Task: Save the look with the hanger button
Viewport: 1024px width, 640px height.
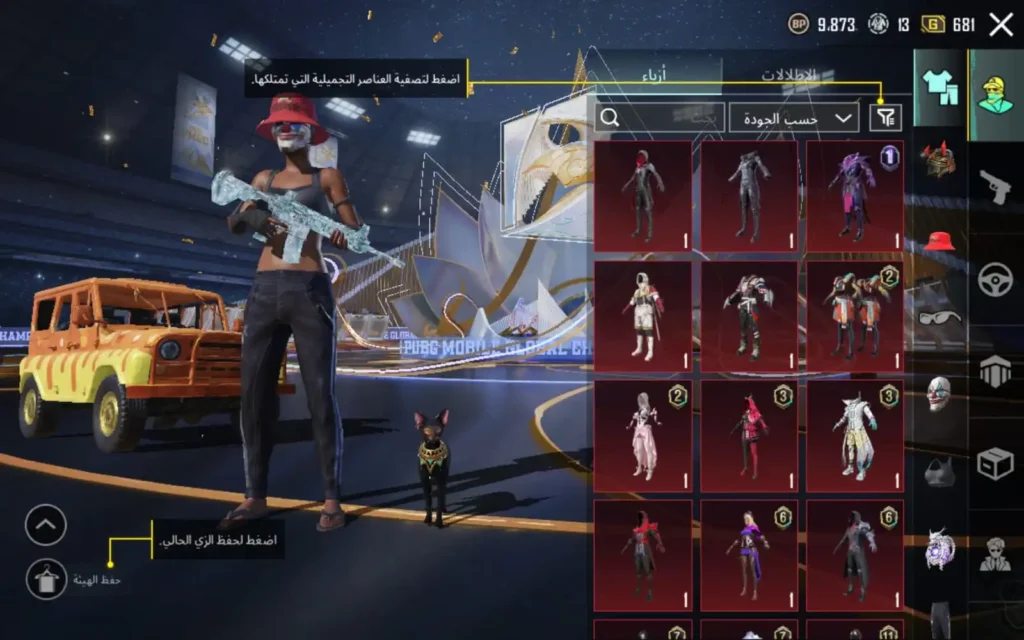Action: (x=46, y=578)
